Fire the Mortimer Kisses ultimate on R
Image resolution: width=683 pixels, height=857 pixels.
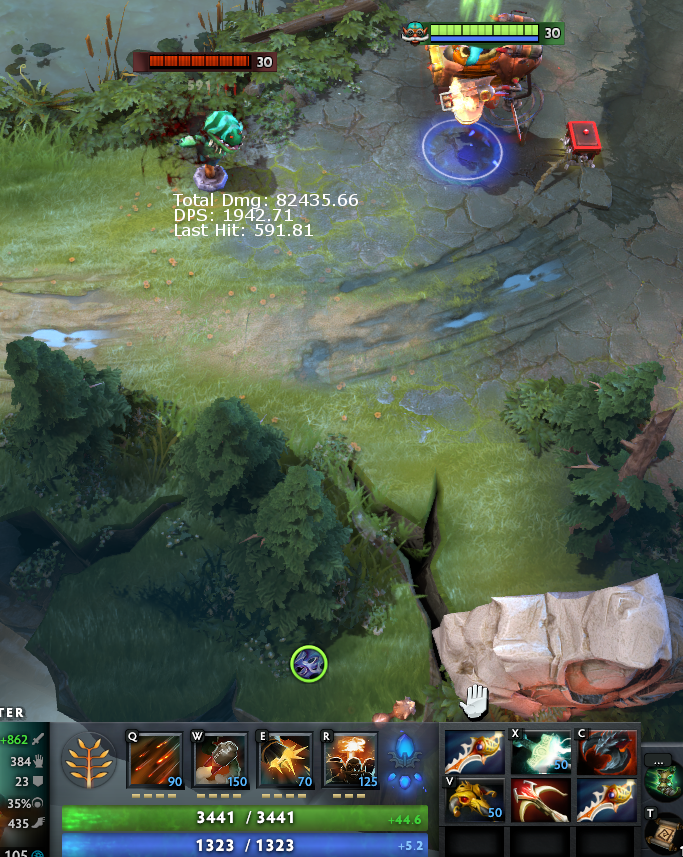351,761
